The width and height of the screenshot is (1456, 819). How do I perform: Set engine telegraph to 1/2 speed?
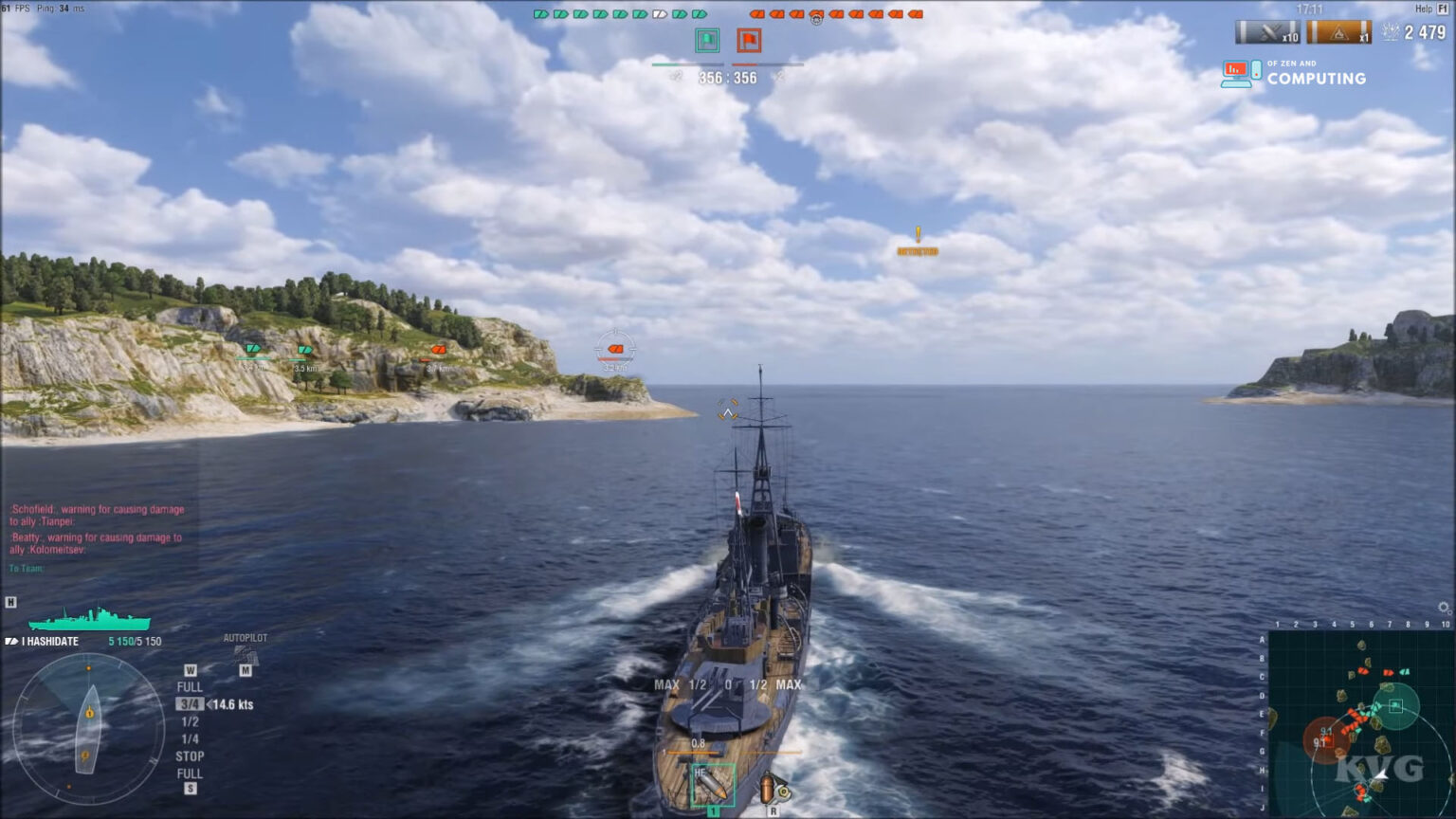point(190,721)
